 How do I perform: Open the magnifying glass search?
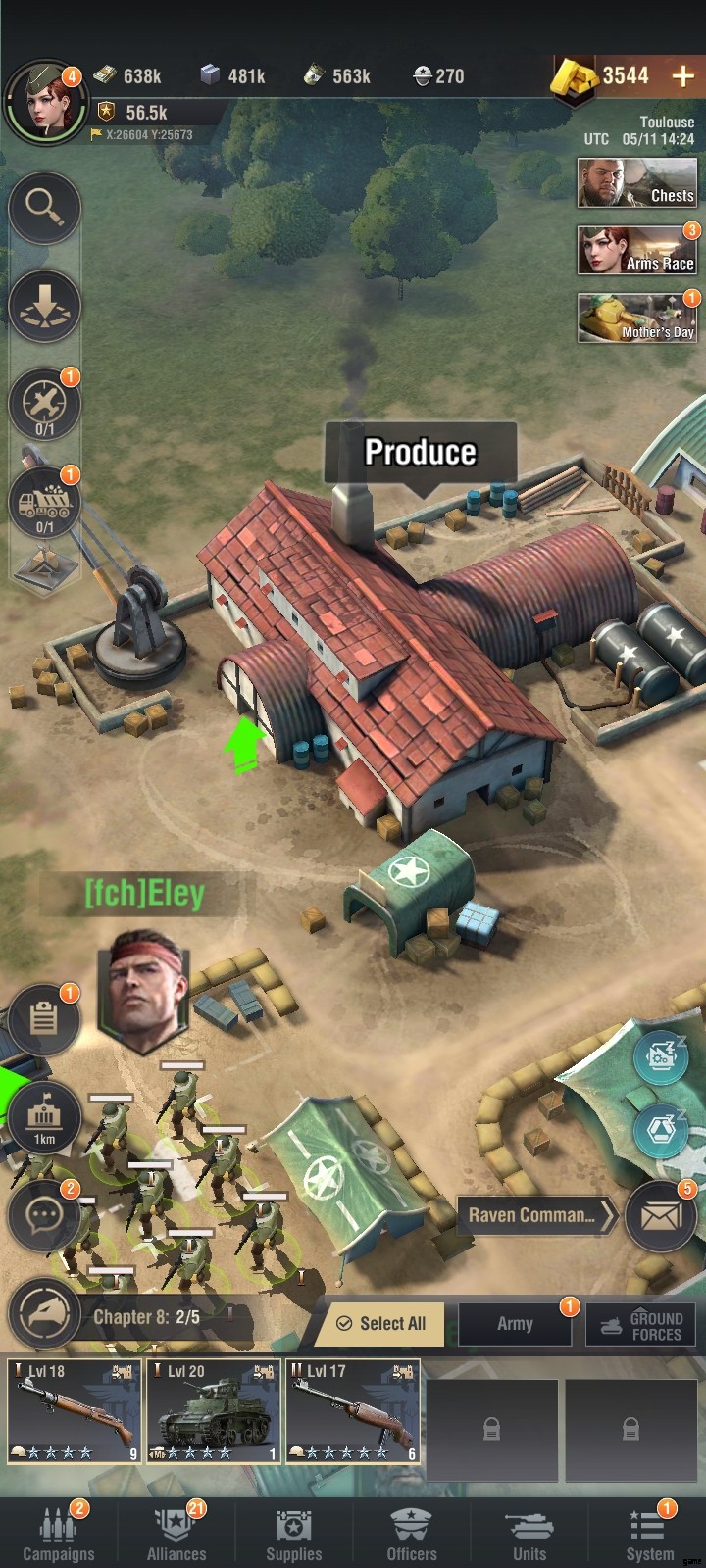[44, 207]
